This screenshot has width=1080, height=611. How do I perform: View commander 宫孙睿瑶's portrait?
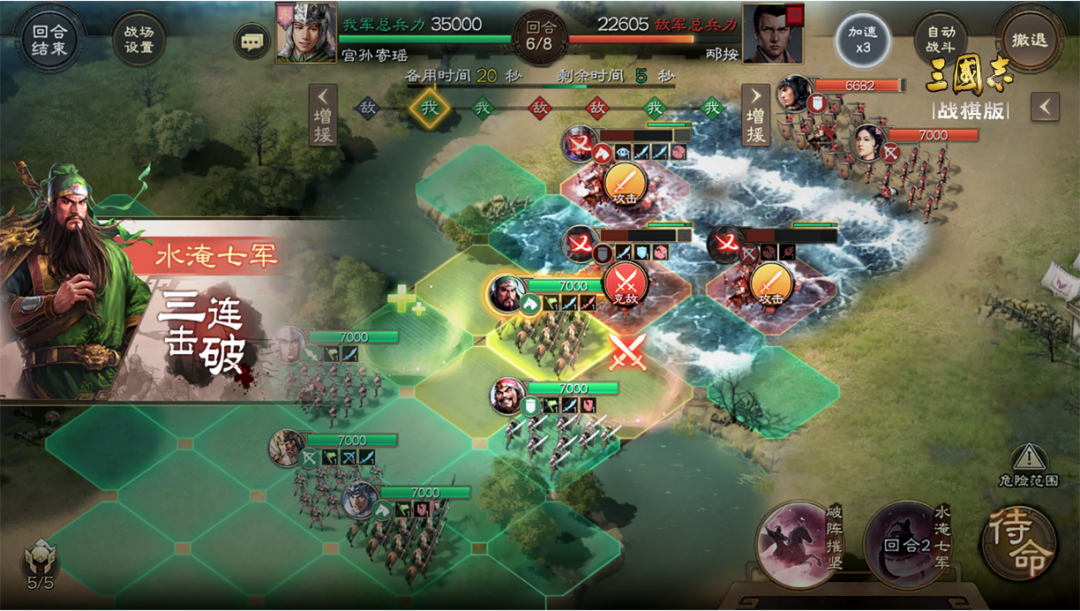tap(306, 33)
